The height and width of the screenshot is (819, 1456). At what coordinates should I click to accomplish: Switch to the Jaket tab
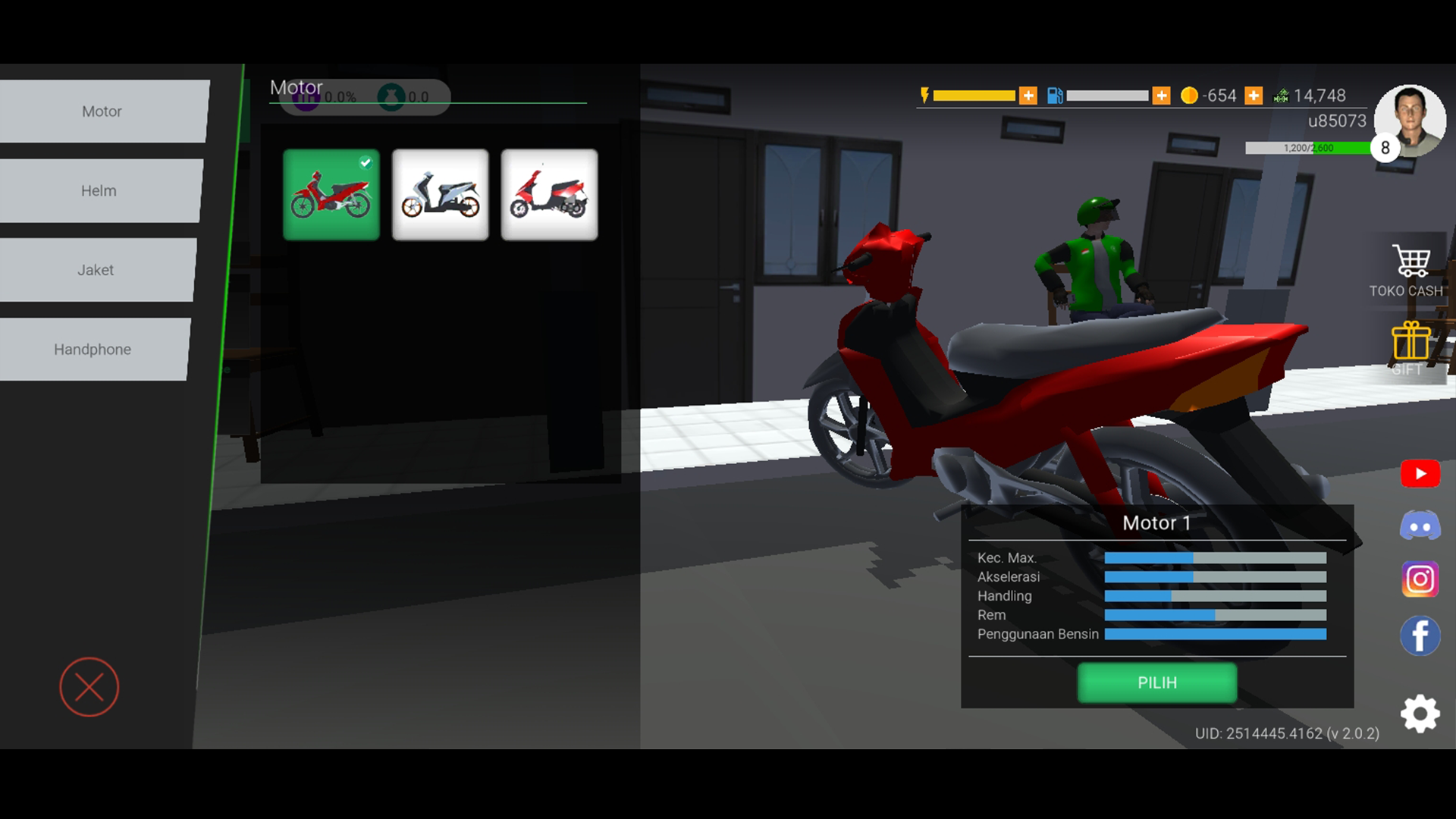click(x=95, y=269)
